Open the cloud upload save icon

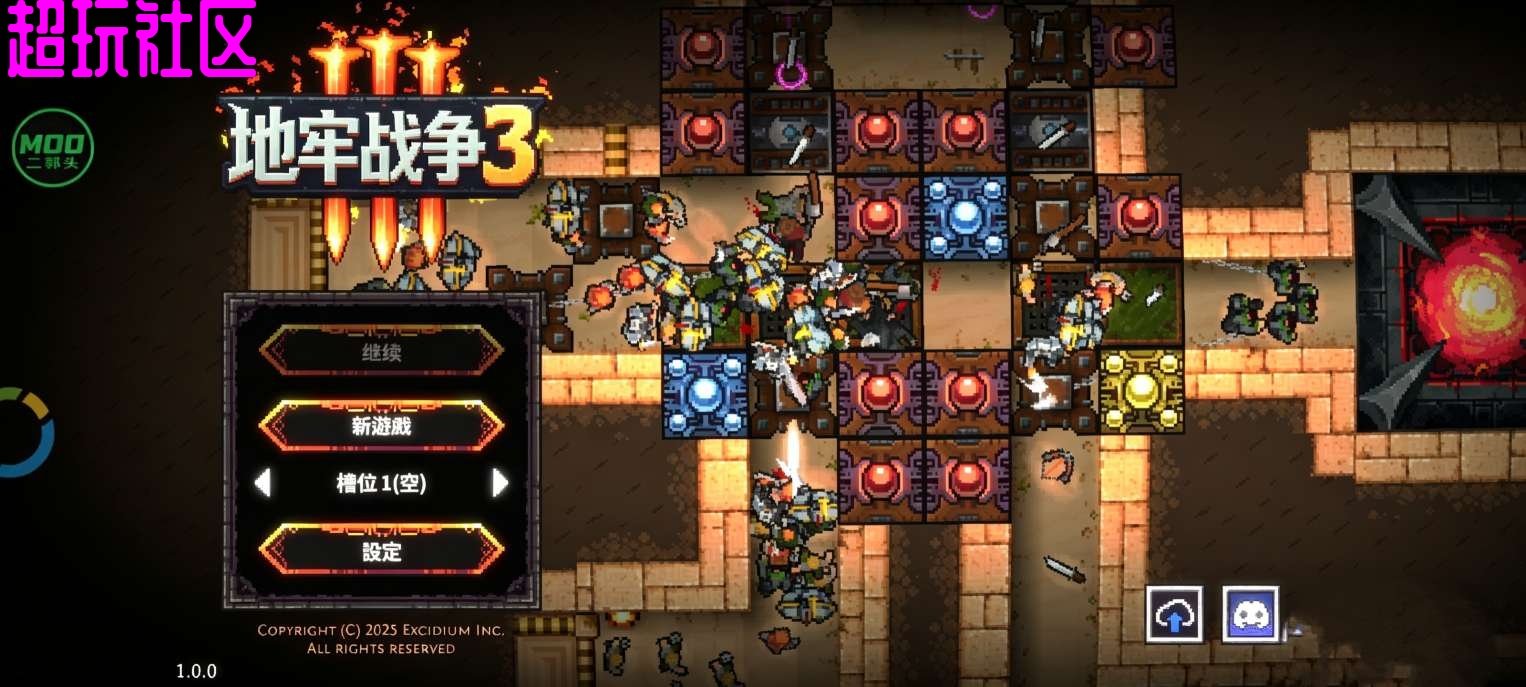click(1174, 614)
